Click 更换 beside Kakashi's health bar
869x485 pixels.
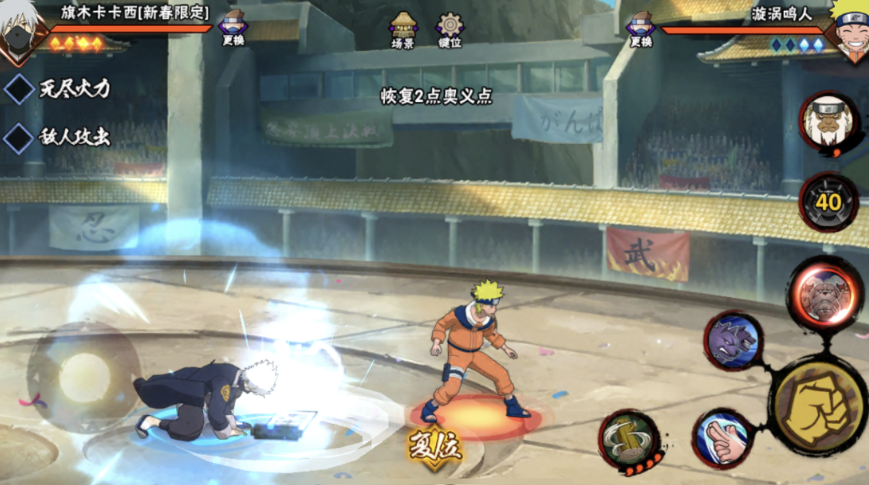pos(233,28)
